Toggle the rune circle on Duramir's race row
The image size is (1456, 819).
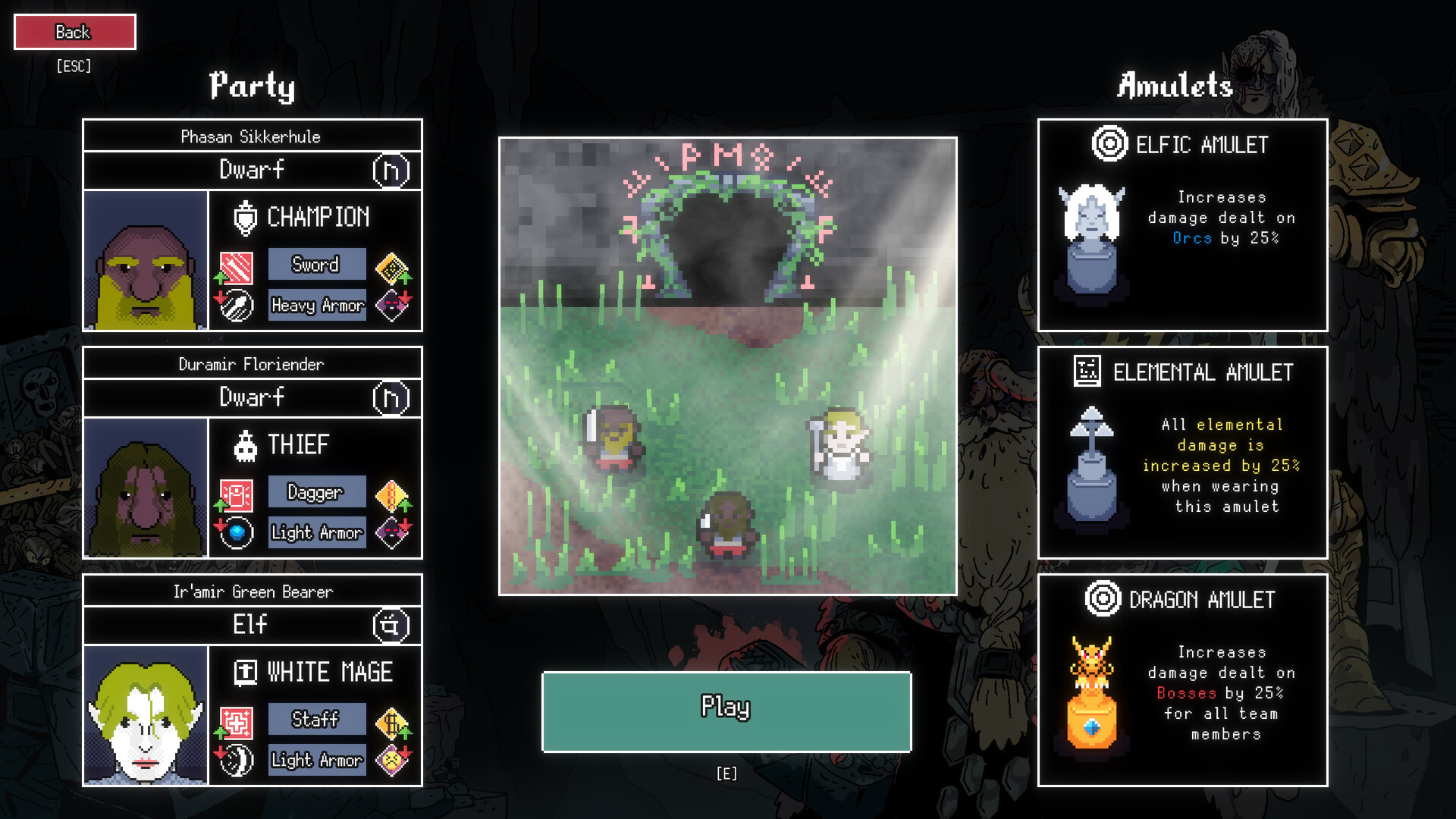pyautogui.click(x=392, y=397)
